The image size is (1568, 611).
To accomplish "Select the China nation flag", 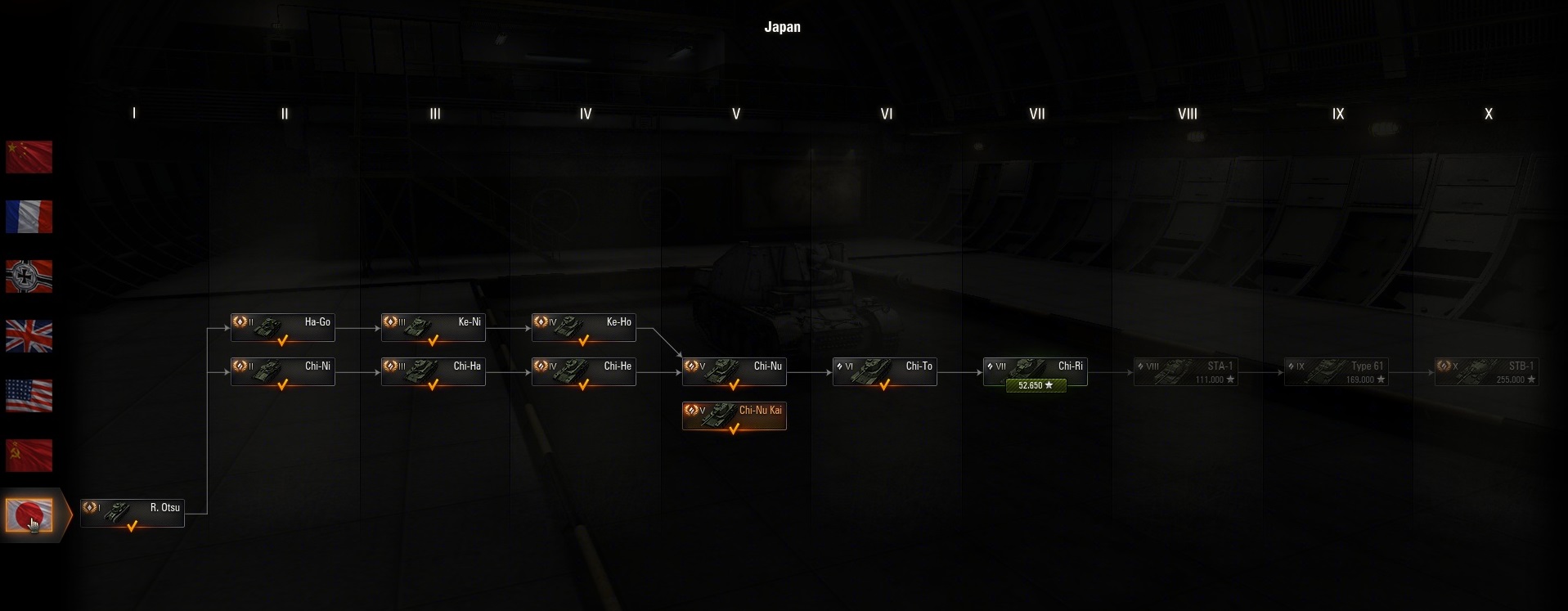I will [x=29, y=157].
